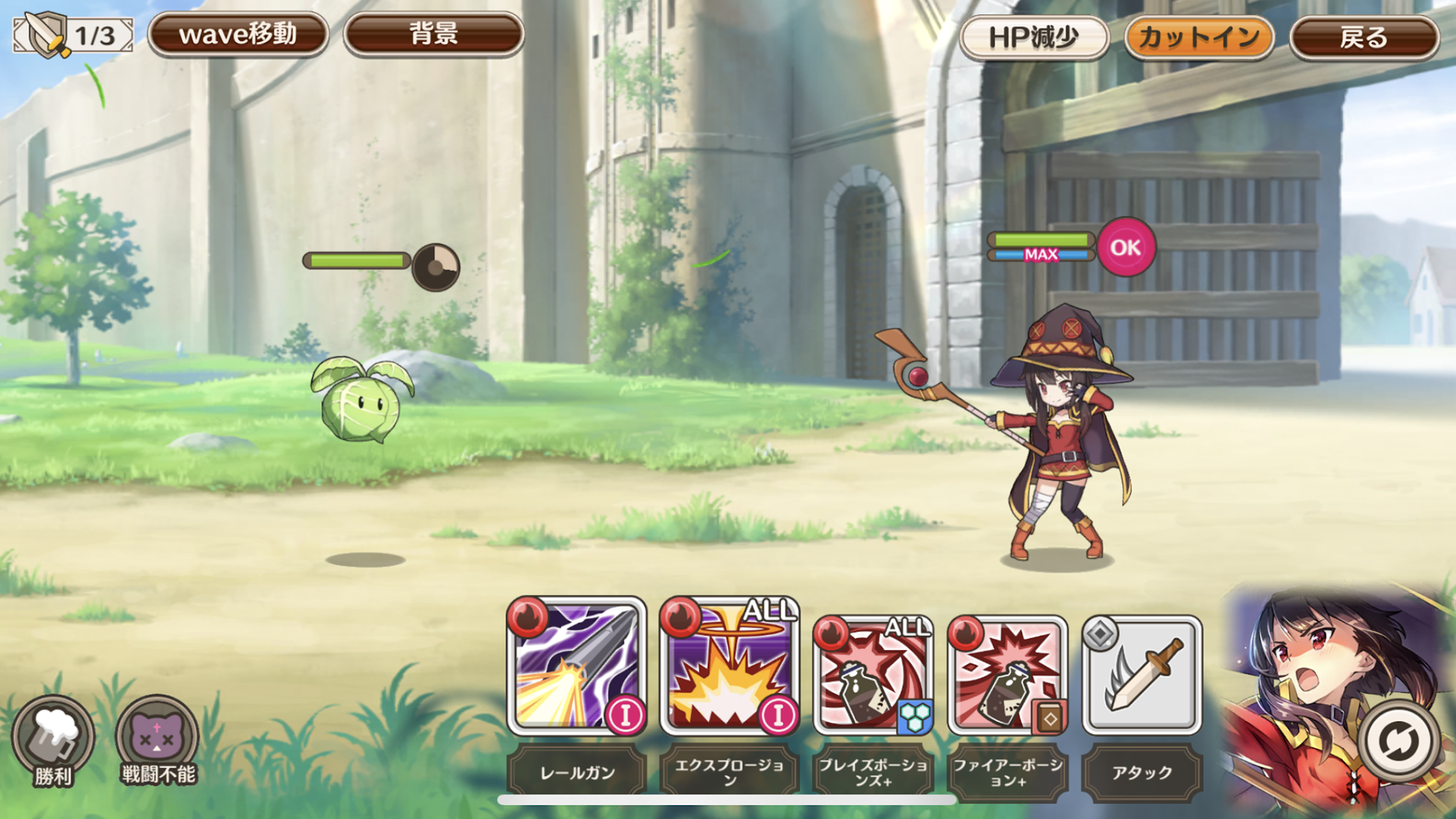Go back using the 戻る button
The height and width of the screenshot is (819, 1456).
coord(1363,37)
